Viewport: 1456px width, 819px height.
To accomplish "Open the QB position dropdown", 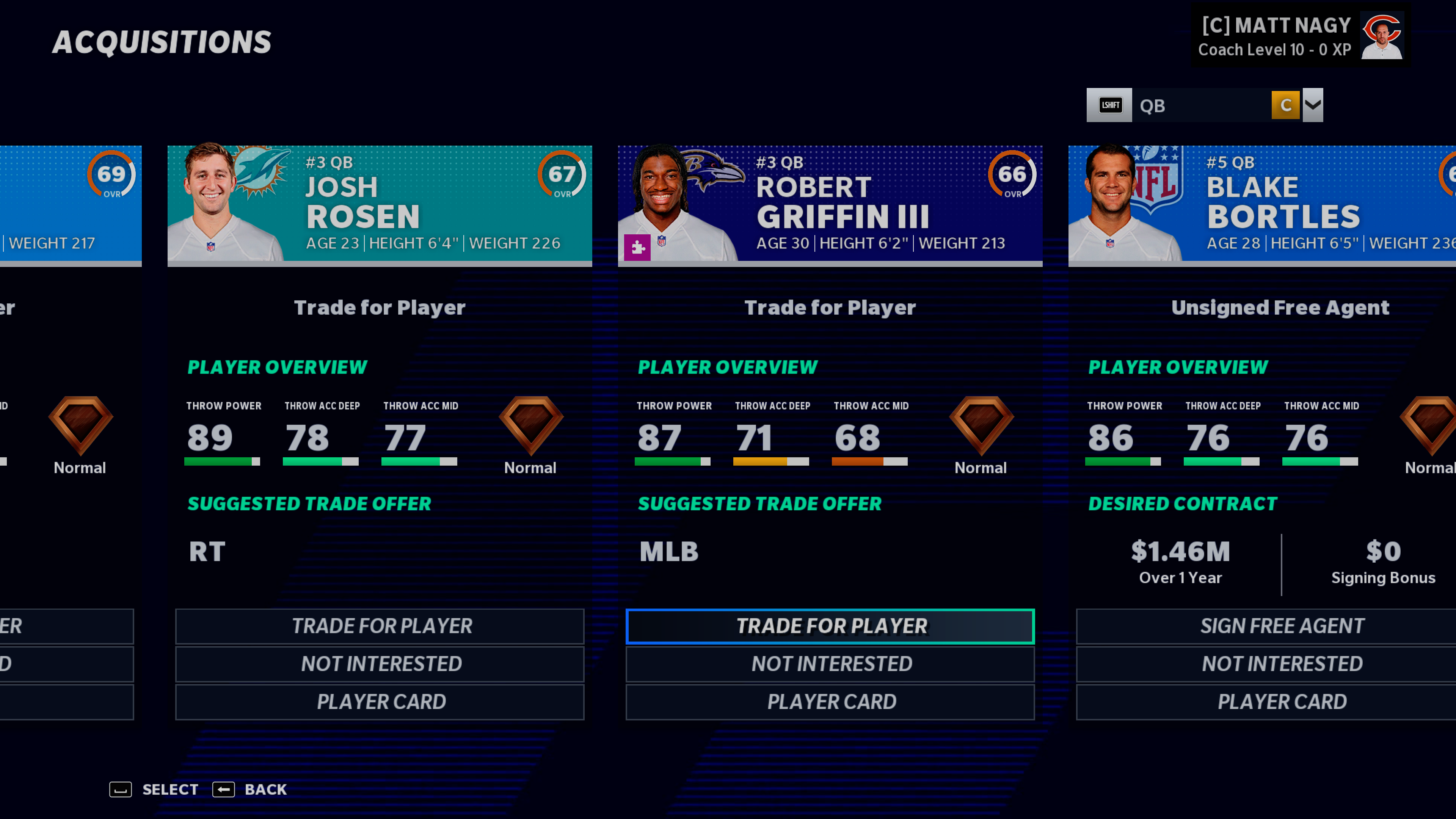I will coord(1312,105).
